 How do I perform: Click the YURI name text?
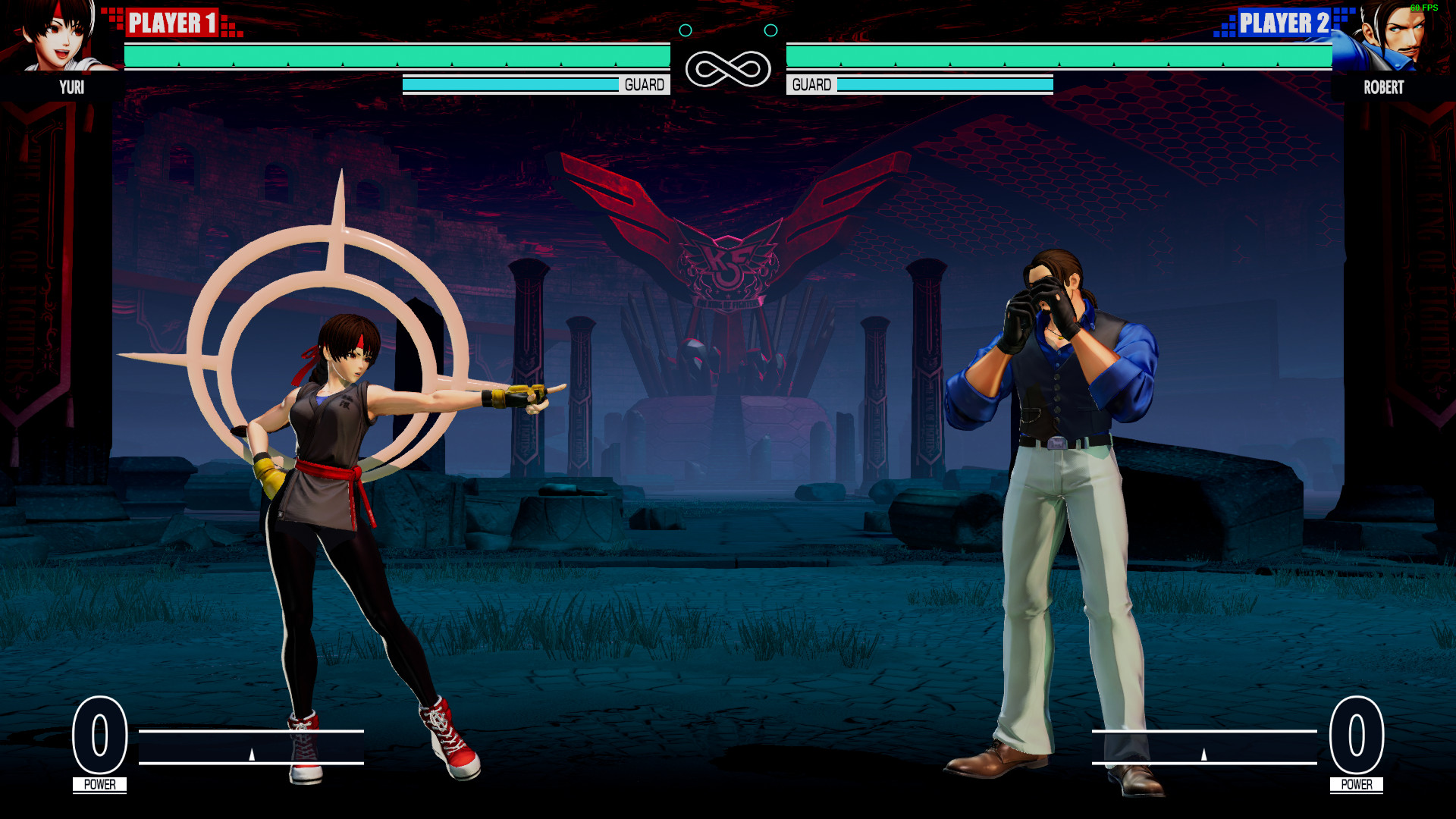point(72,88)
